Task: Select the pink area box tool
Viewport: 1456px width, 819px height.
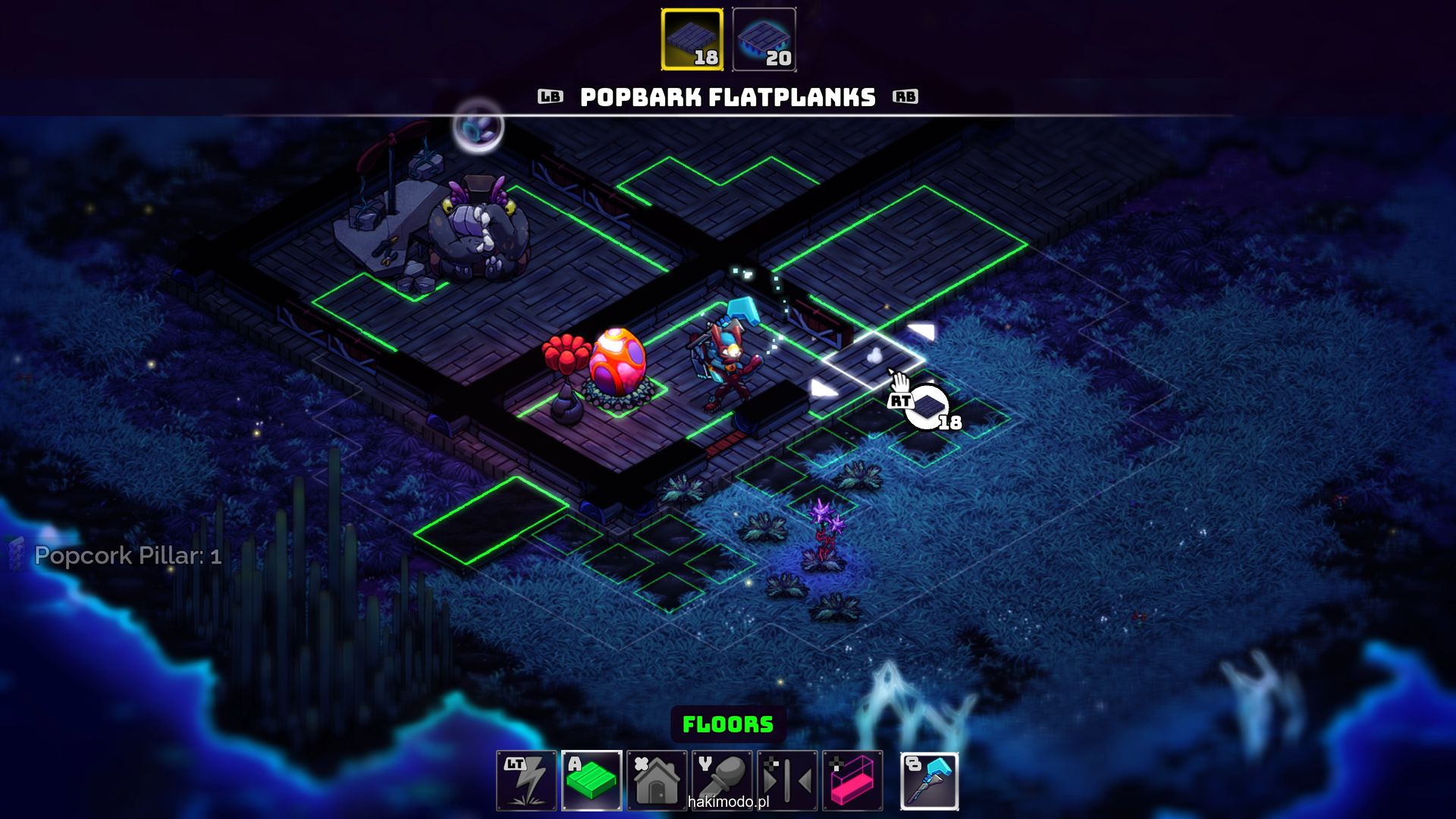Action: tap(852, 780)
